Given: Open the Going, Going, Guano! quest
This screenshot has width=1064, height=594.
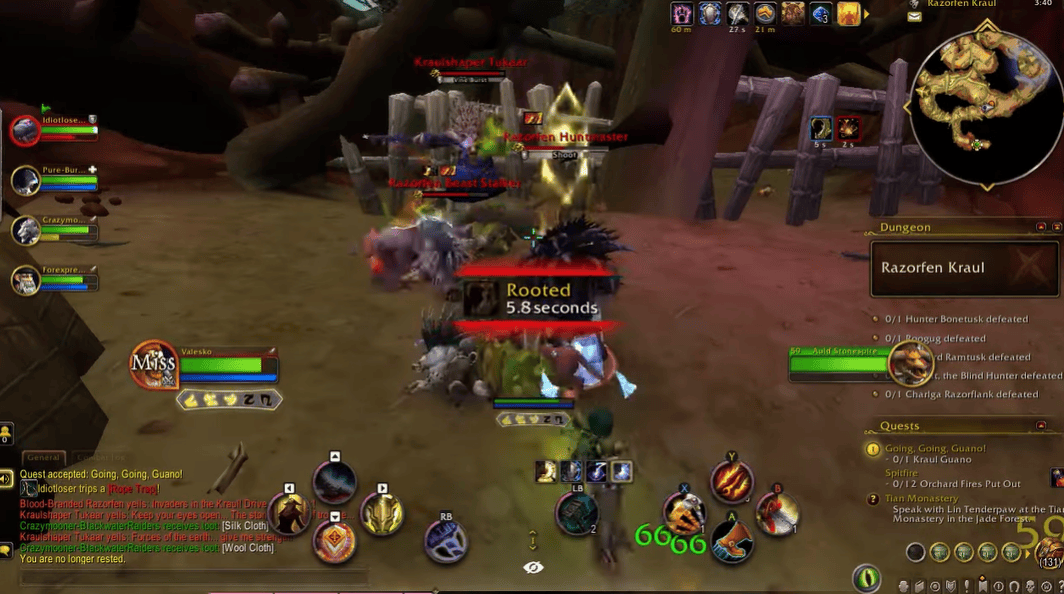Looking at the screenshot, I should pos(934,448).
